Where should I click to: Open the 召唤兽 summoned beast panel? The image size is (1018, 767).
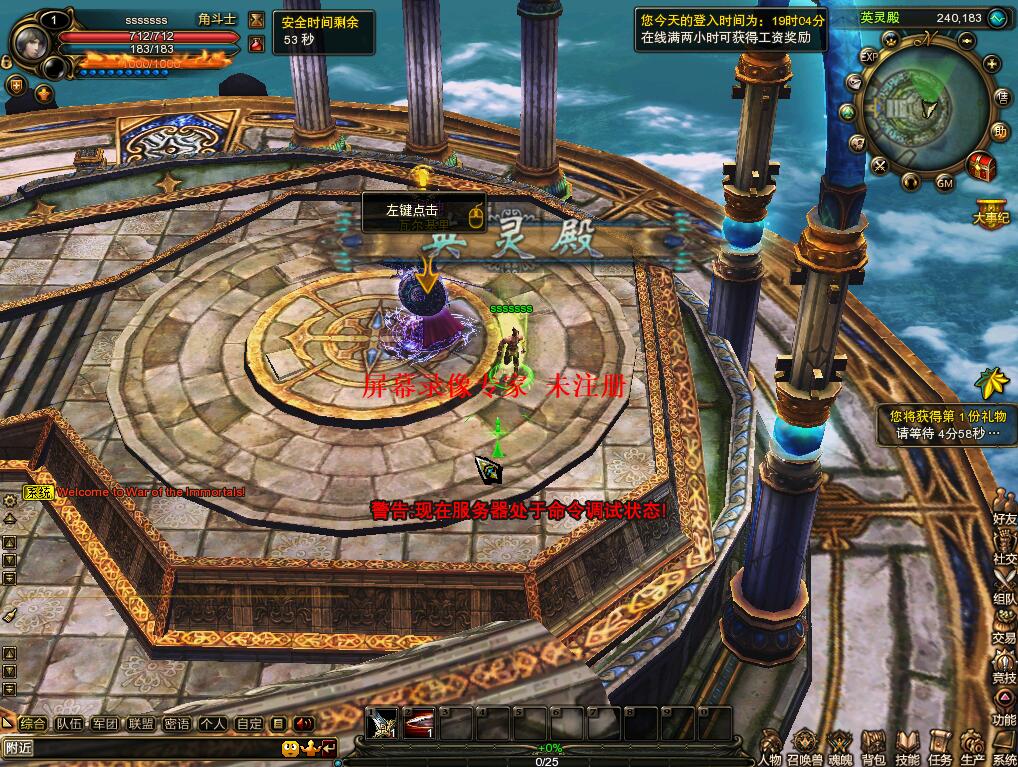click(x=806, y=746)
